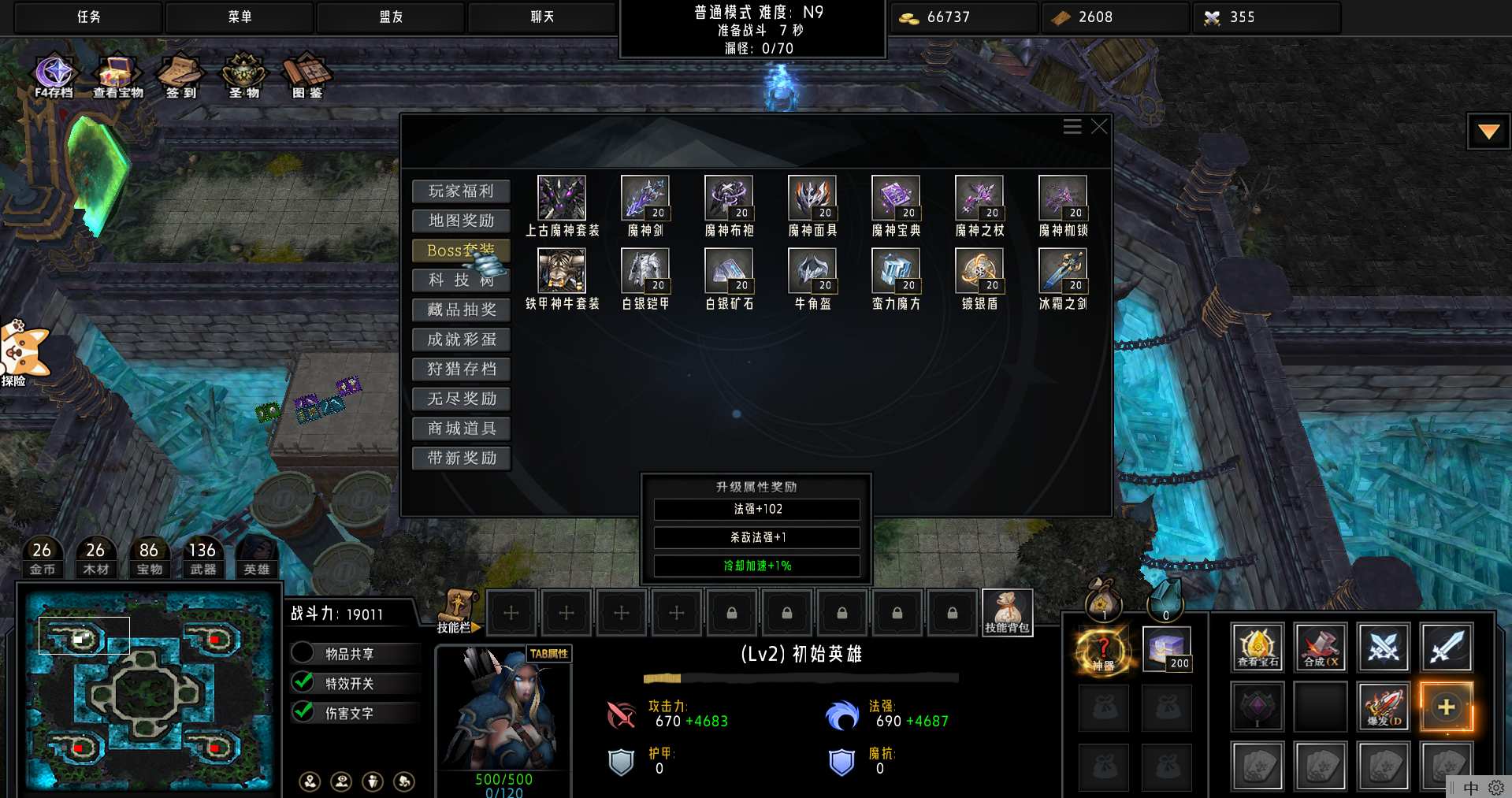Close the rewards panel

click(1100, 127)
